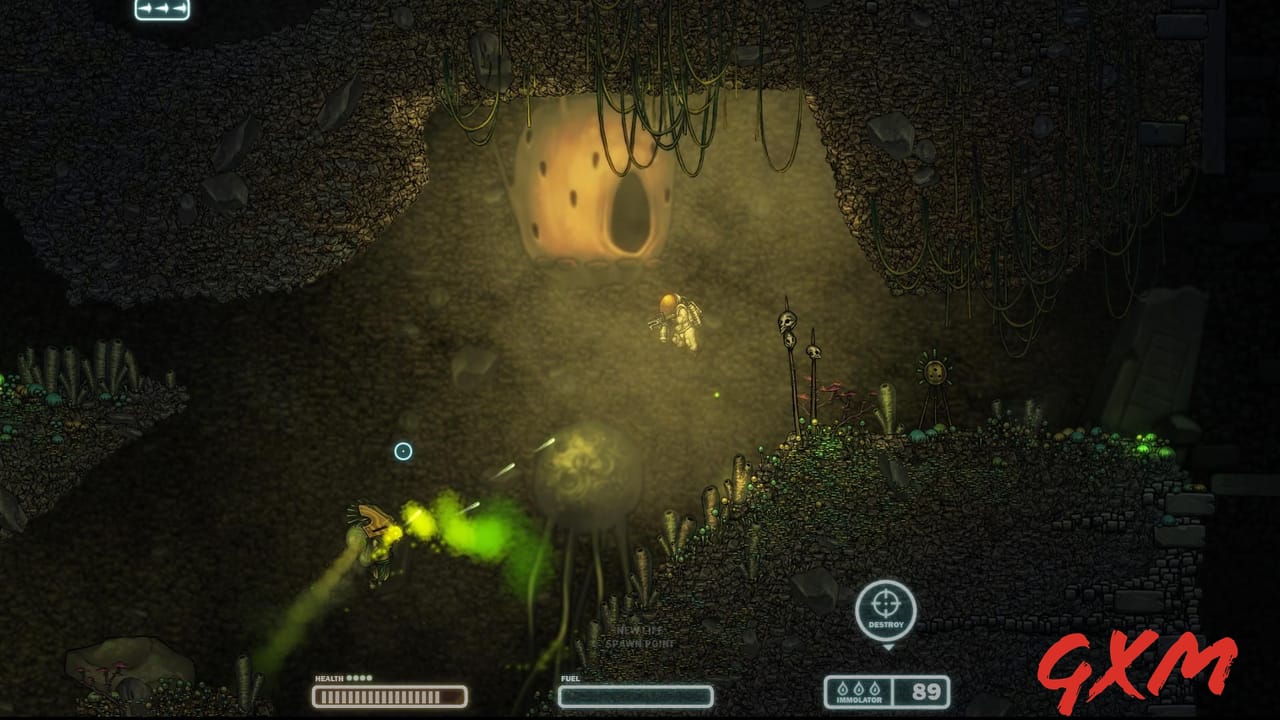The width and height of the screenshot is (1280, 720).
Task: Click the triple-arrow direction indicator top-left
Action: 161,8
